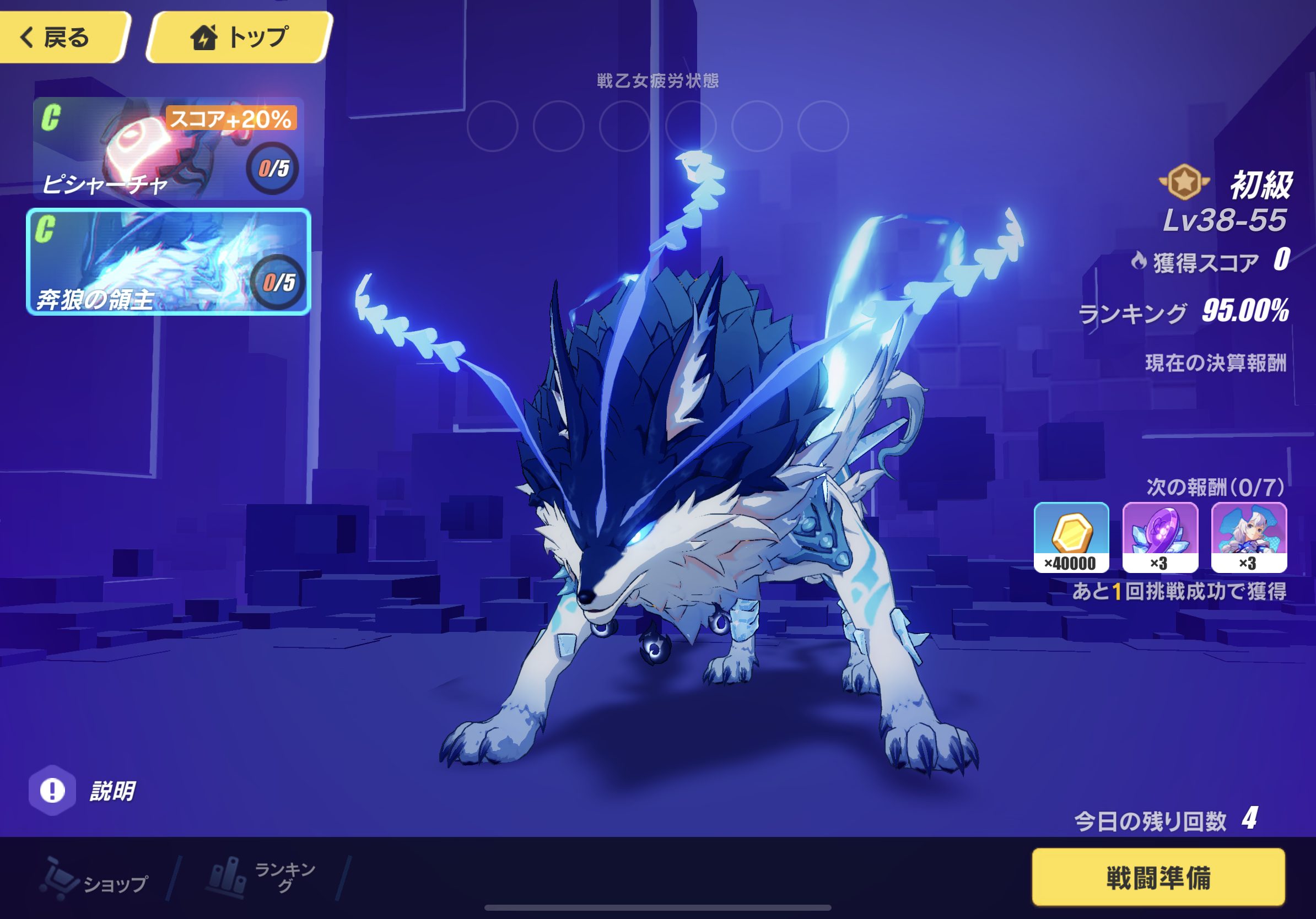The image size is (1316, 919).
Task: Tap the 初級 rank badge
Action: [x=1184, y=182]
